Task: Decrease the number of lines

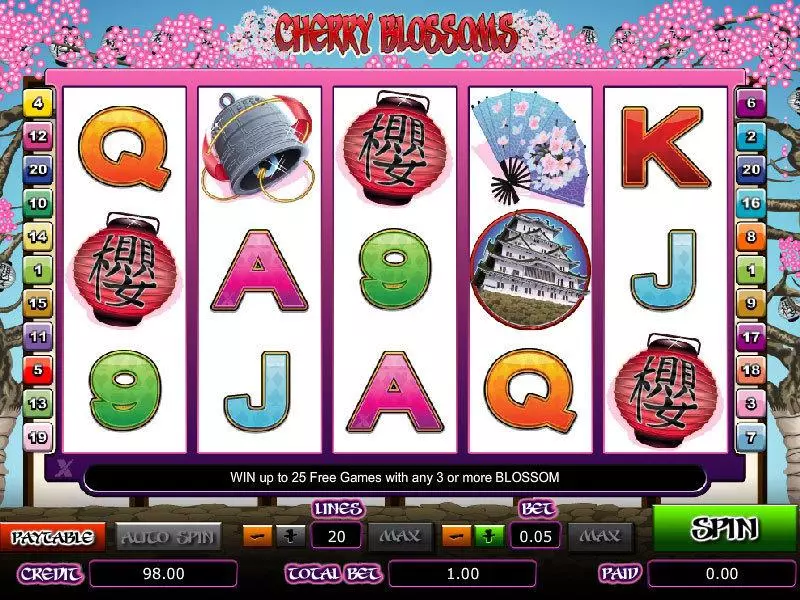Action: pos(256,536)
